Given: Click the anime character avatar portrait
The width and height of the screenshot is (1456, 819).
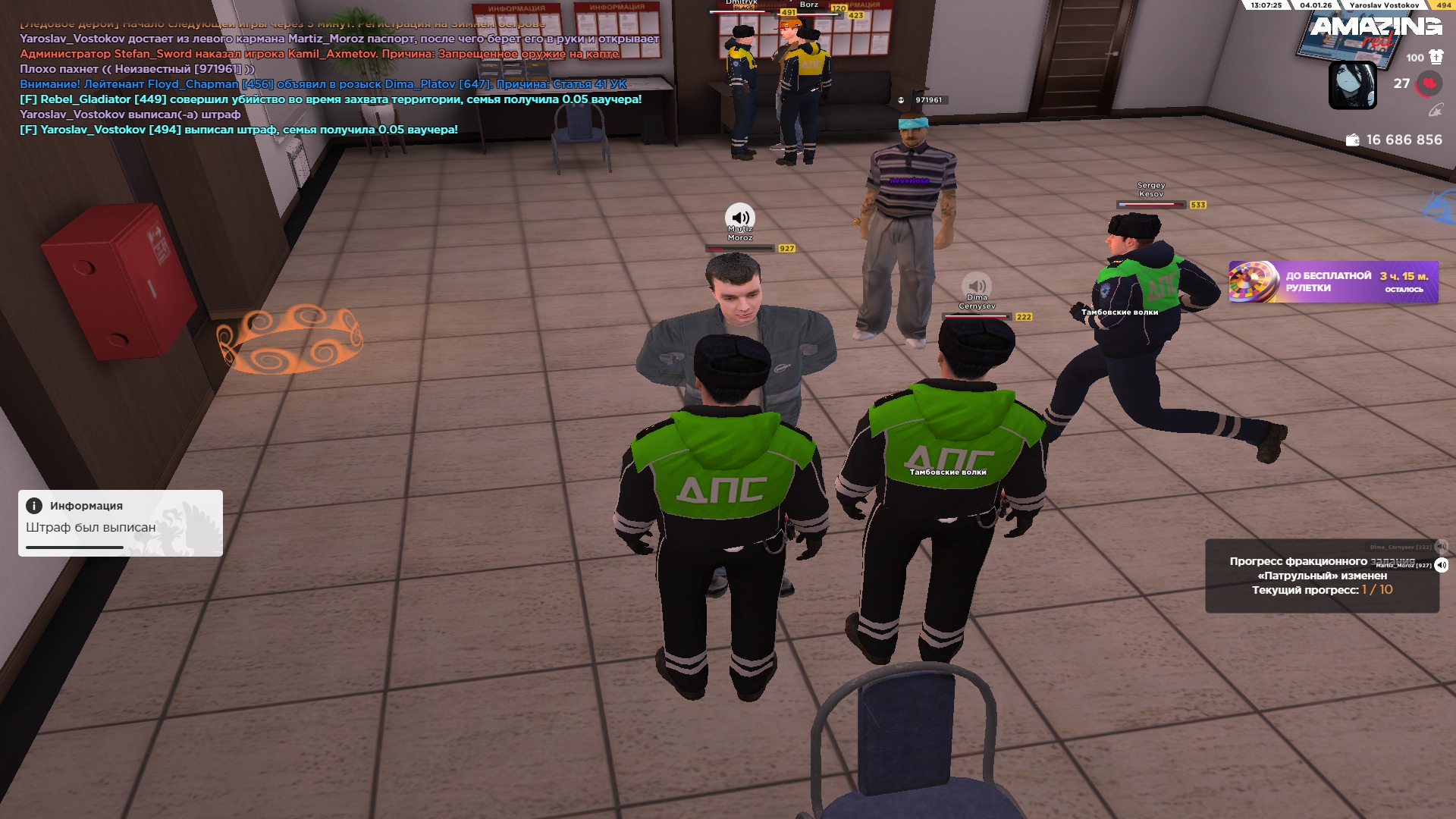Looking at the screenshot, I should click(1352, 85).
